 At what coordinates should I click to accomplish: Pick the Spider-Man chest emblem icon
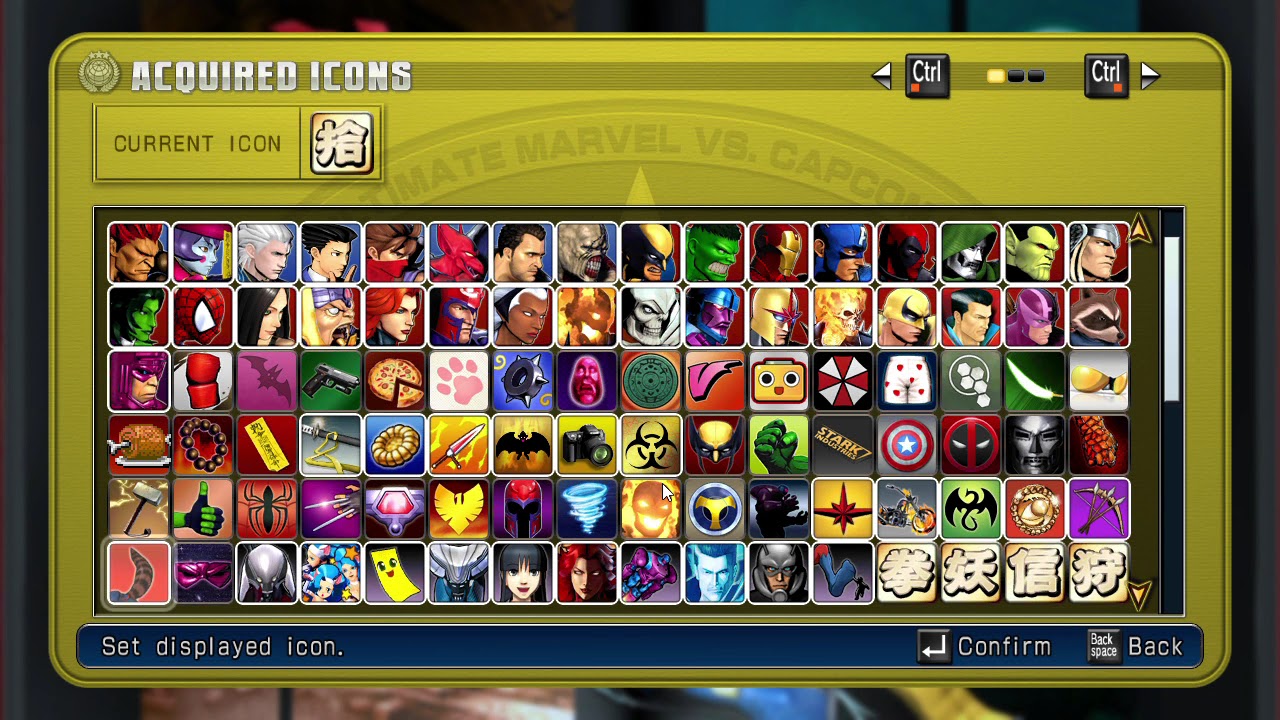(x=267, y=508)
